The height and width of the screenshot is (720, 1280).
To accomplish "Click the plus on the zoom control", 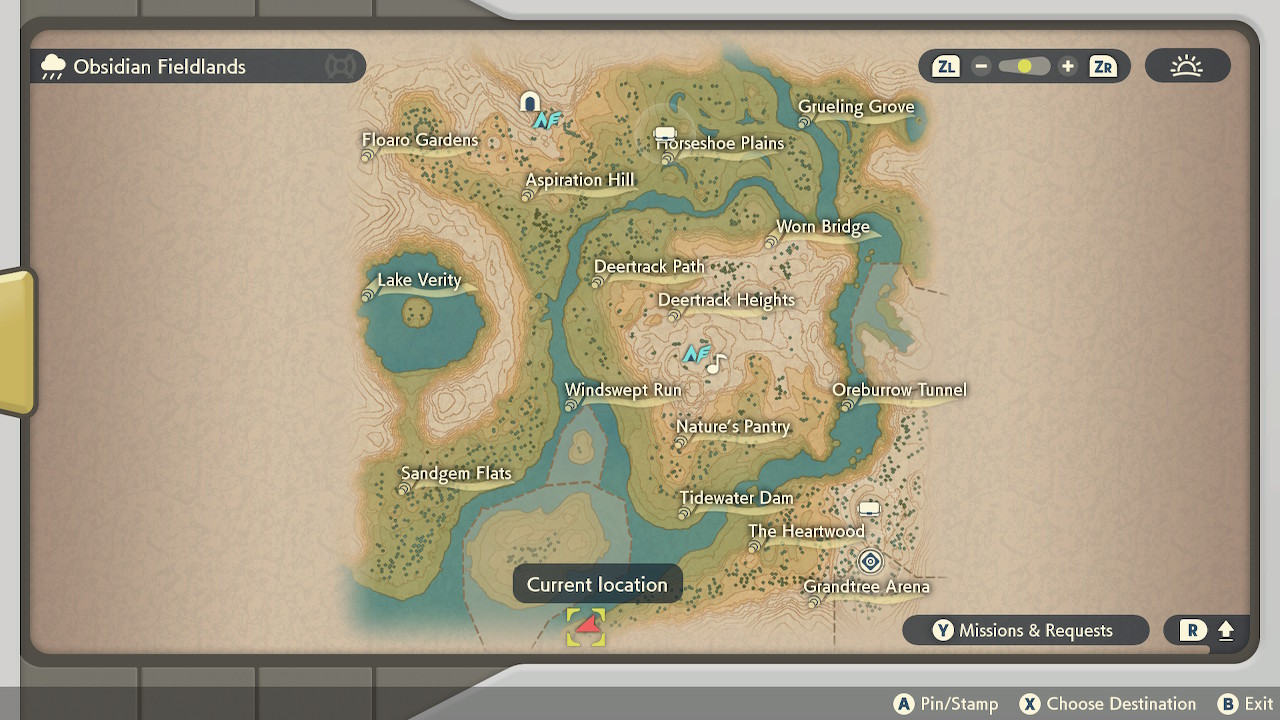I will tap(1067, 66).
